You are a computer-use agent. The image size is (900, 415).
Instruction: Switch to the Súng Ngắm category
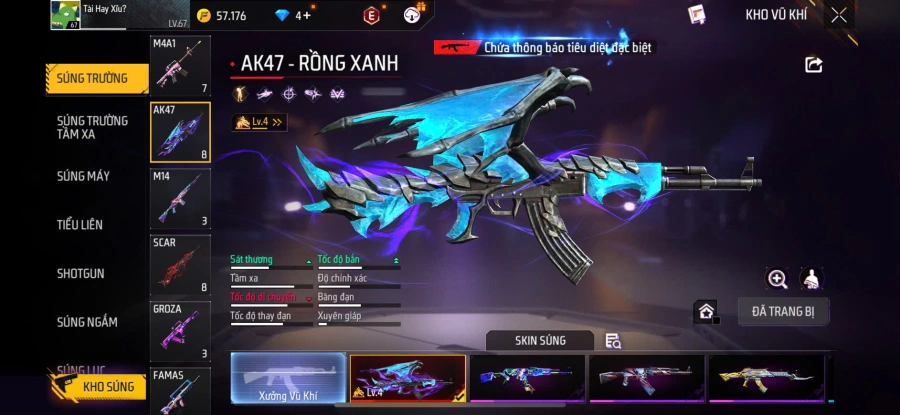(x=87, y=322)
